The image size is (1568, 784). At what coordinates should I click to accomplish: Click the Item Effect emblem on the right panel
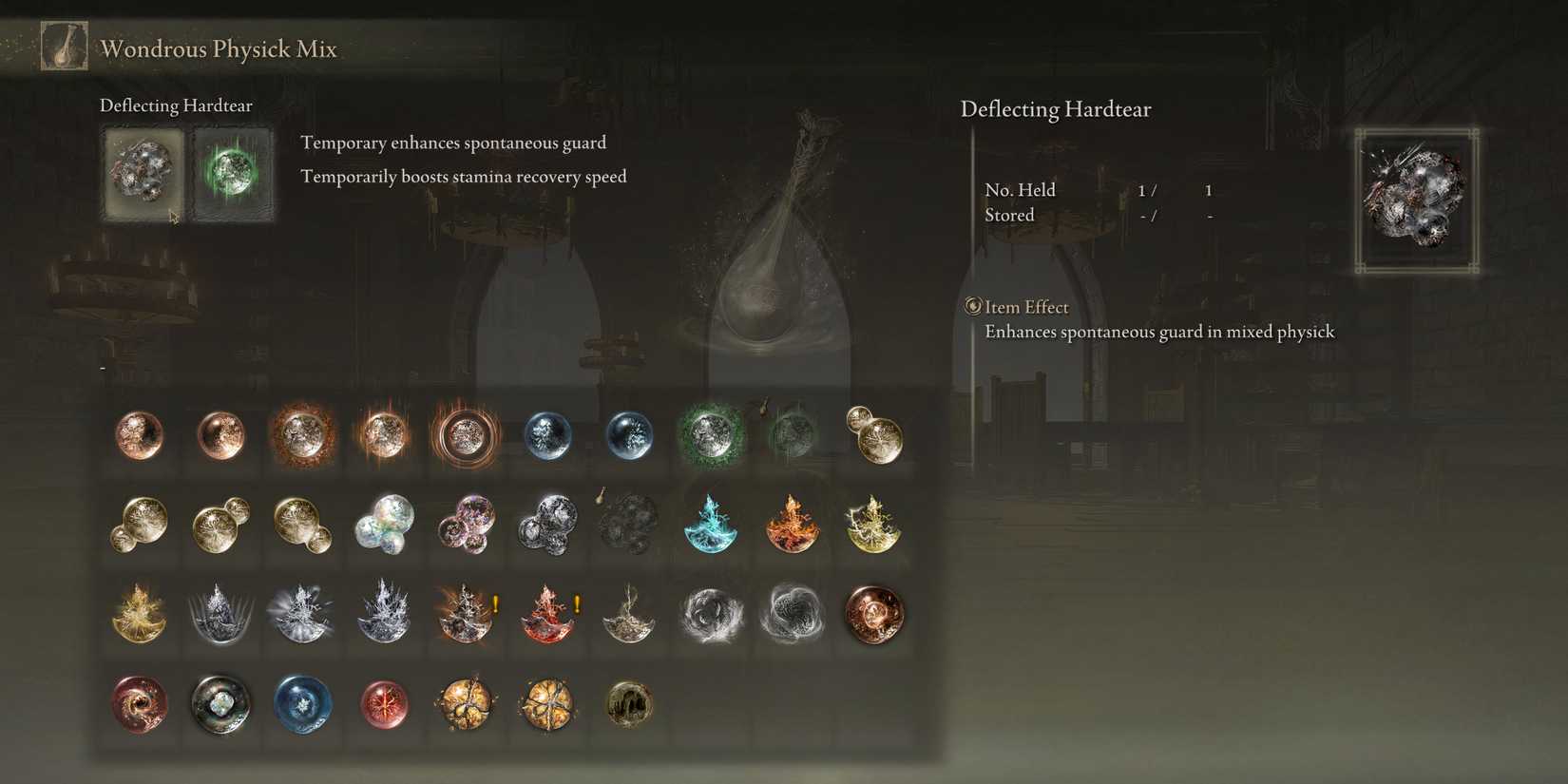pyautogui.click(x=971, y=306)
